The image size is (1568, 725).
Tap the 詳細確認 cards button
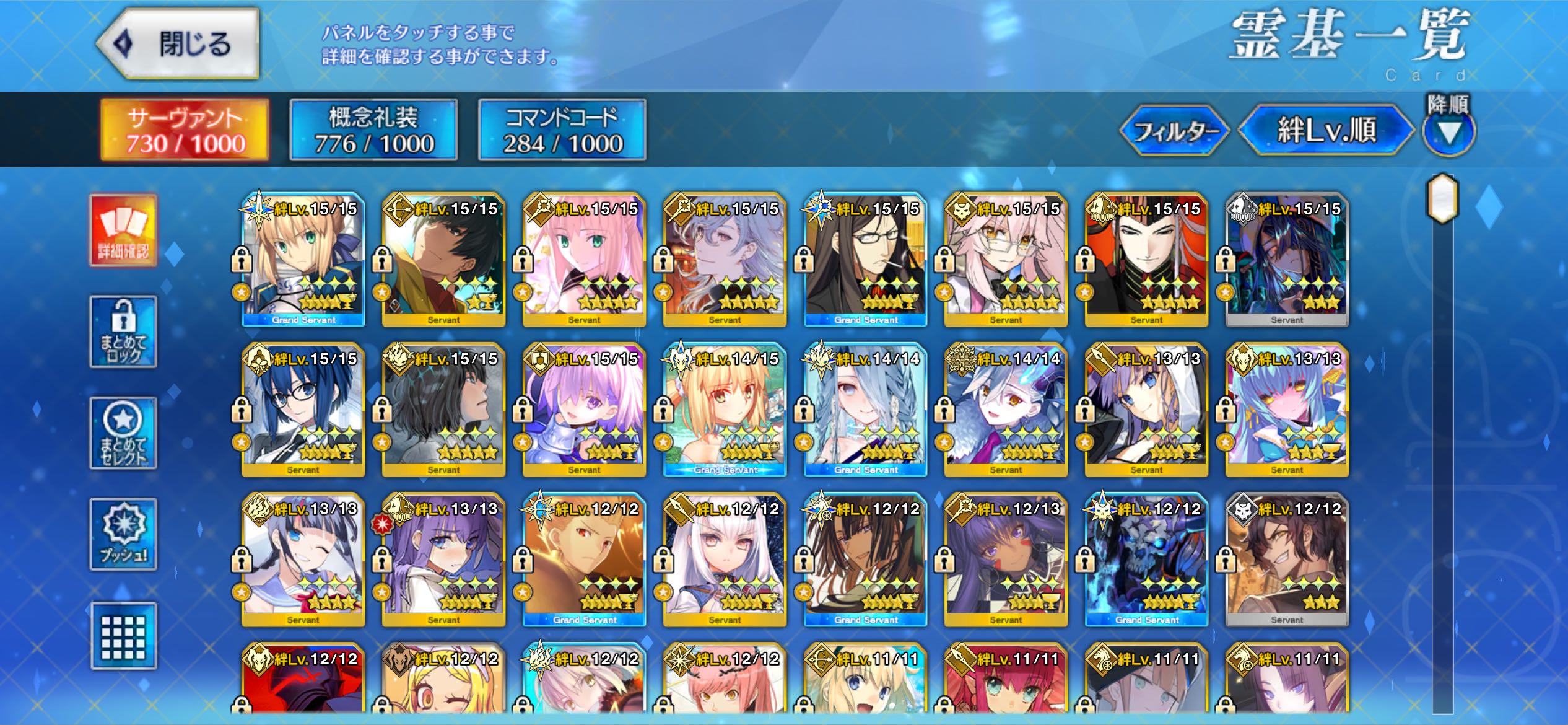click(123, 230)
